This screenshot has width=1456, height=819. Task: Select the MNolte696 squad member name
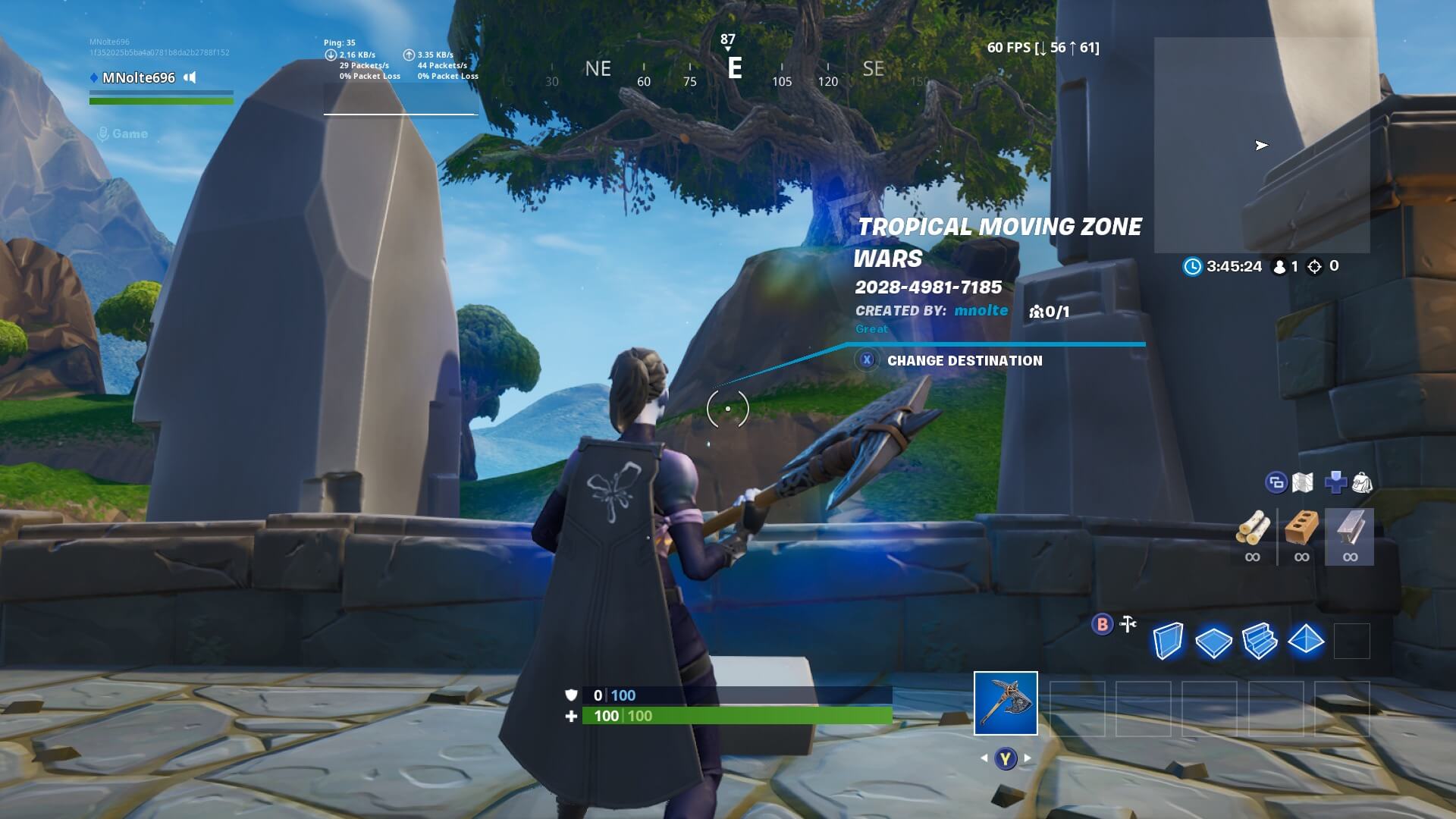click(x=138, y=77)
